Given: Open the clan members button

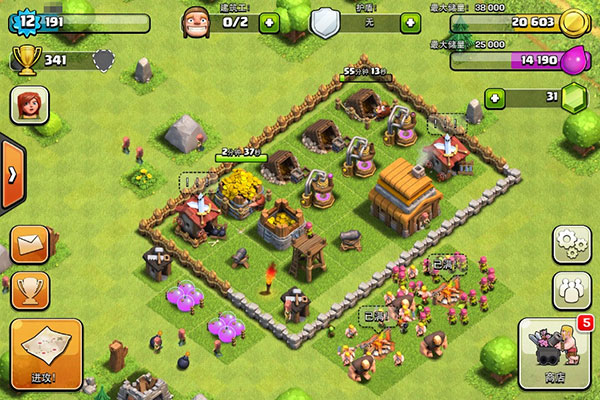Looking at the screenshot, I should (572, 289).
